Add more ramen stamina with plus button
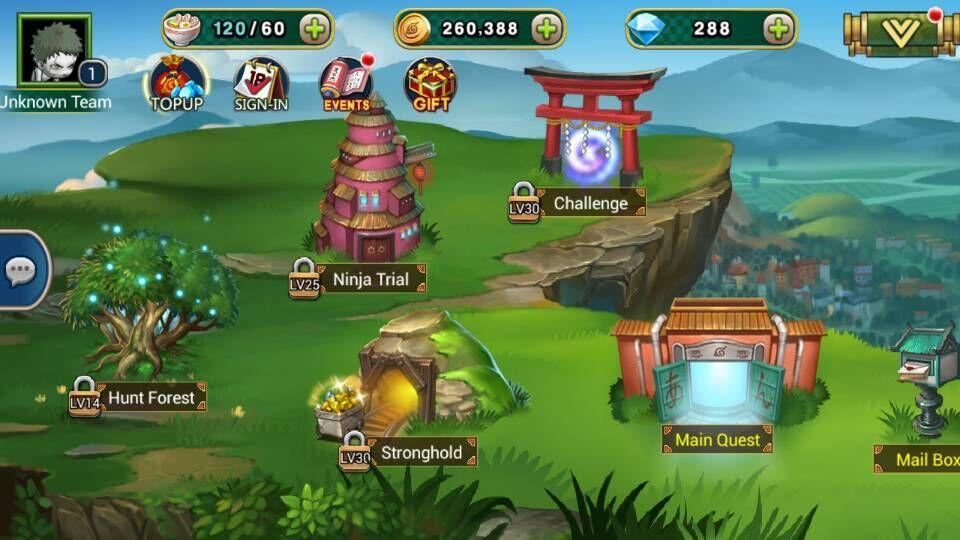960x540 pixels. pyautogui.click(x=314, y=29)
